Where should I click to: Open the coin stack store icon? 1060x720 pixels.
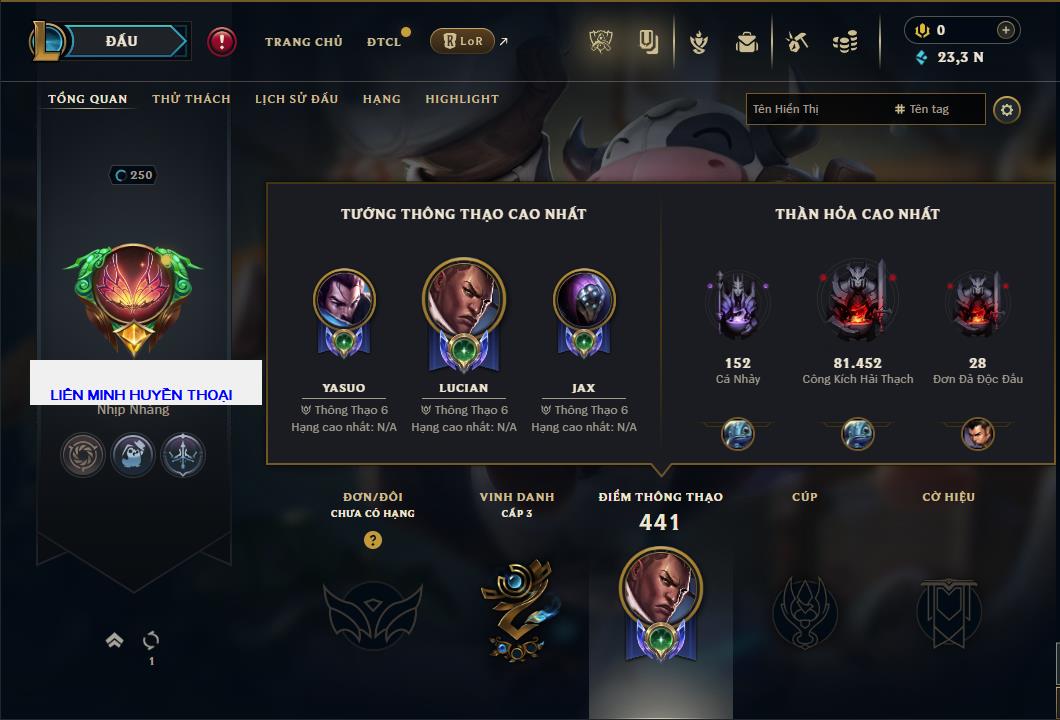pyautogui.click(x=845, y=42)
